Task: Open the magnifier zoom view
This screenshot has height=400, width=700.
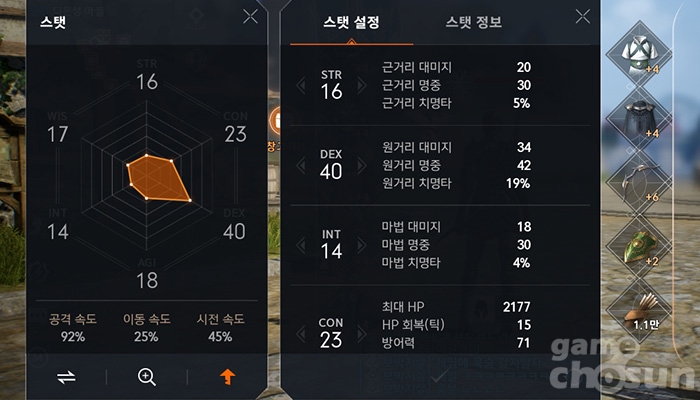Action: [147, 377]
